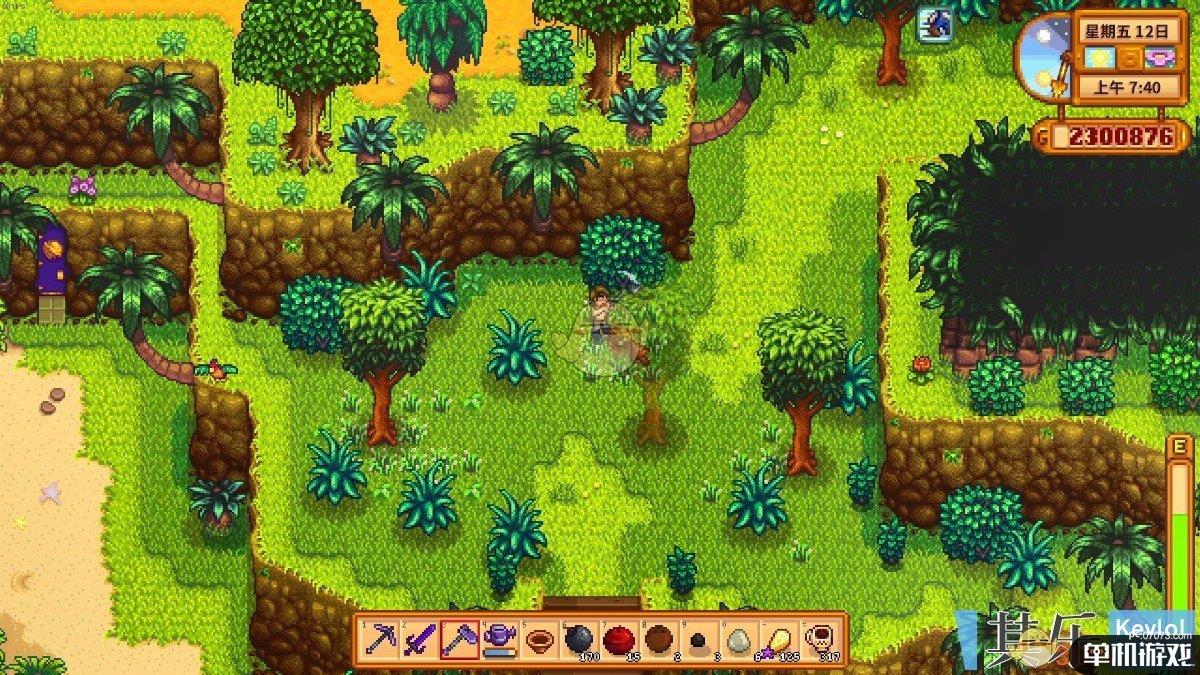Equip the purple galaxy sword
This screenshot has height=675, width=1200.
click(419, 638)
